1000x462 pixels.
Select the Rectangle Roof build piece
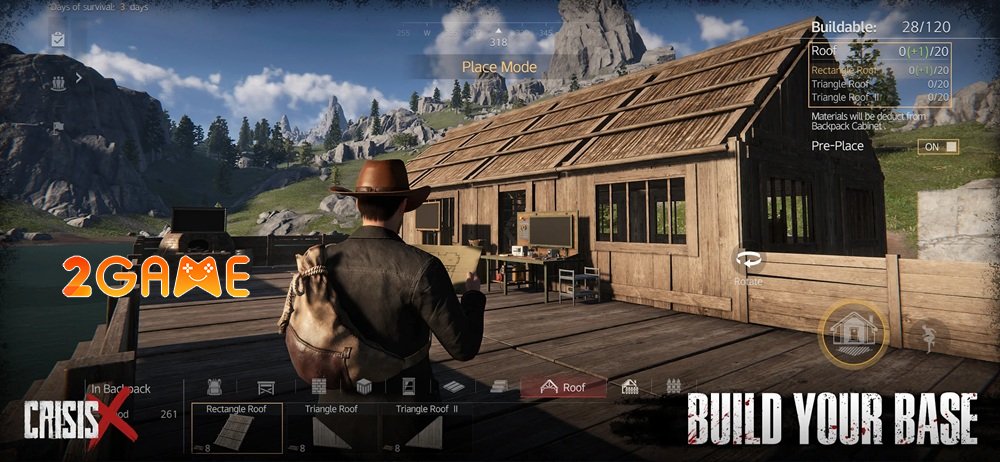click(236, 427)
